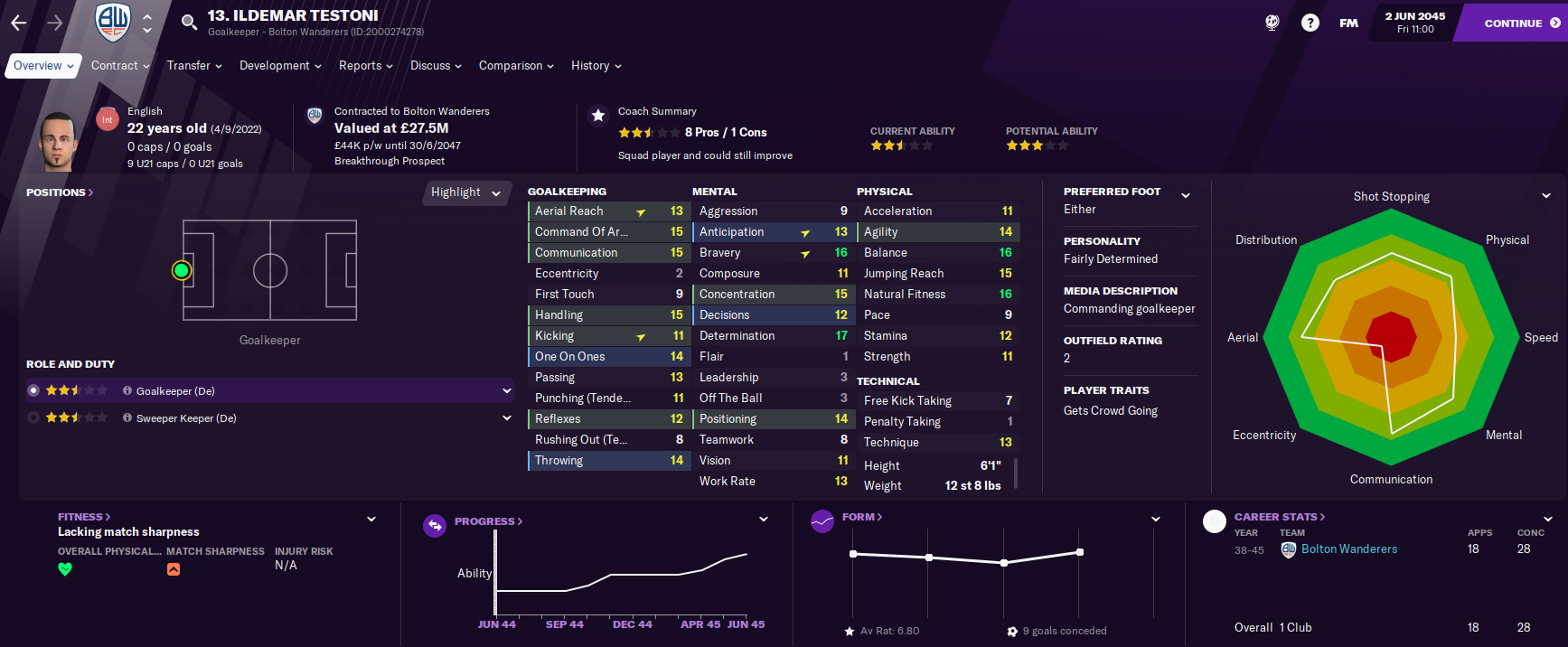Screen dimensions: 1568x647
Task: Open the Development menu
Action: coord(280,66)
